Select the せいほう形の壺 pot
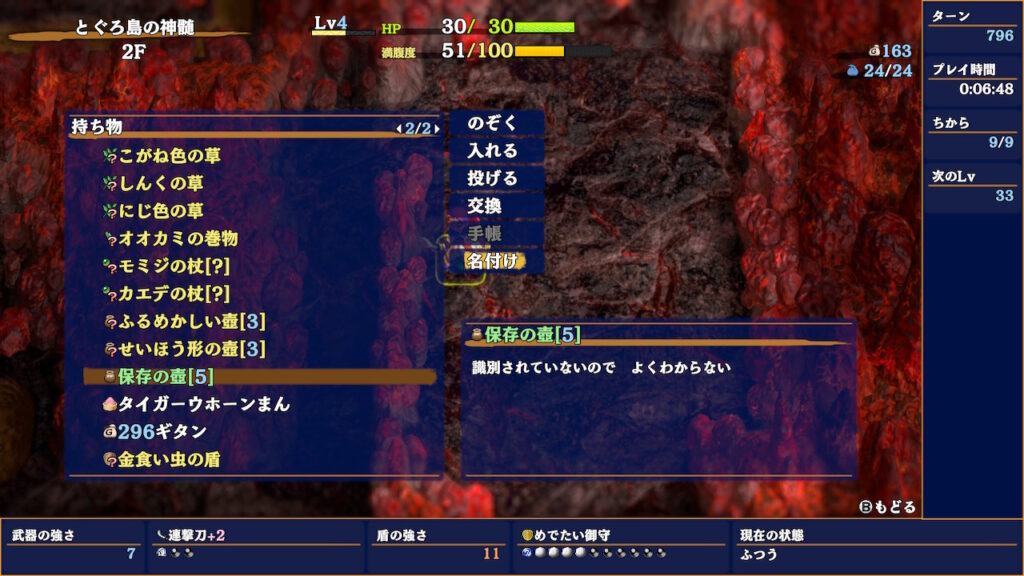The width and height of the screenshot is (1024, 576). point(191,349)
